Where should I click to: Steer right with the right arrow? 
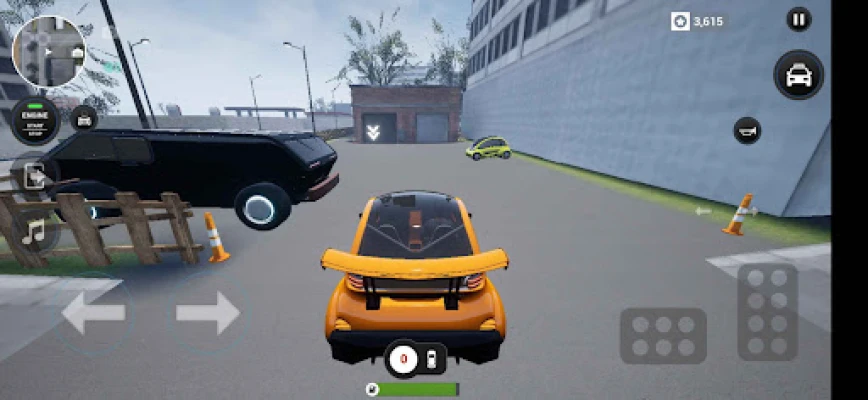208,313
